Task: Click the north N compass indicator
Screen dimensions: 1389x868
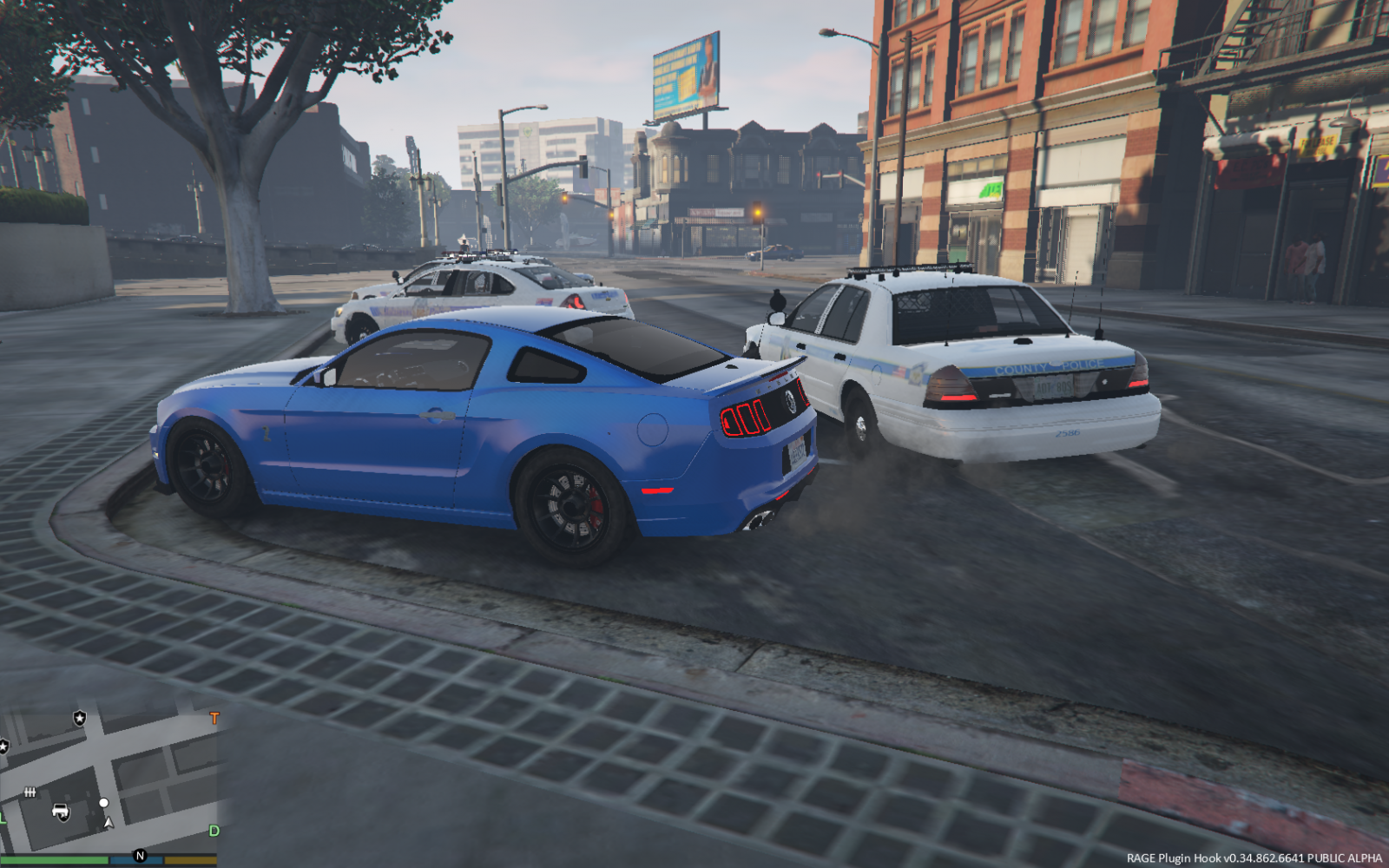Action: point(140,856)
